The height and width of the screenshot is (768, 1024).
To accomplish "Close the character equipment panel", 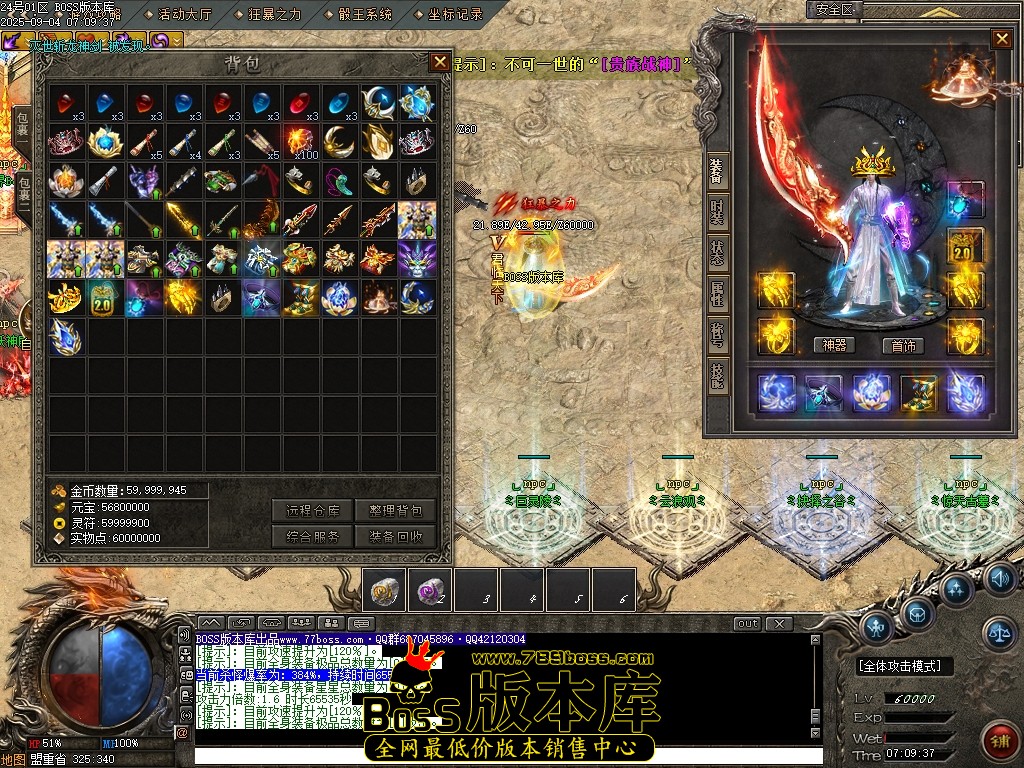I will point(1001,39).
